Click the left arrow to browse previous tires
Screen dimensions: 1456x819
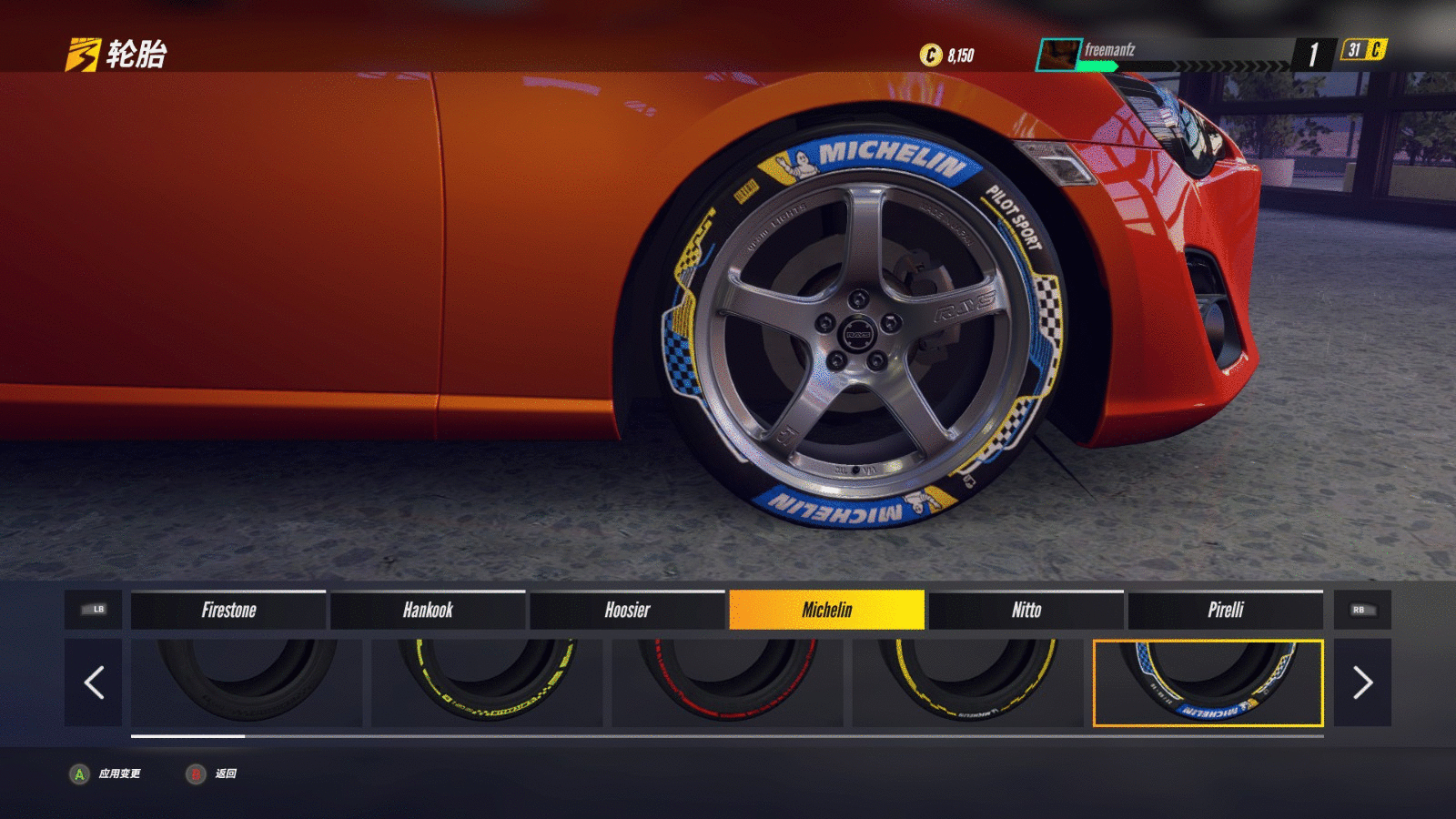coord(94,682)
